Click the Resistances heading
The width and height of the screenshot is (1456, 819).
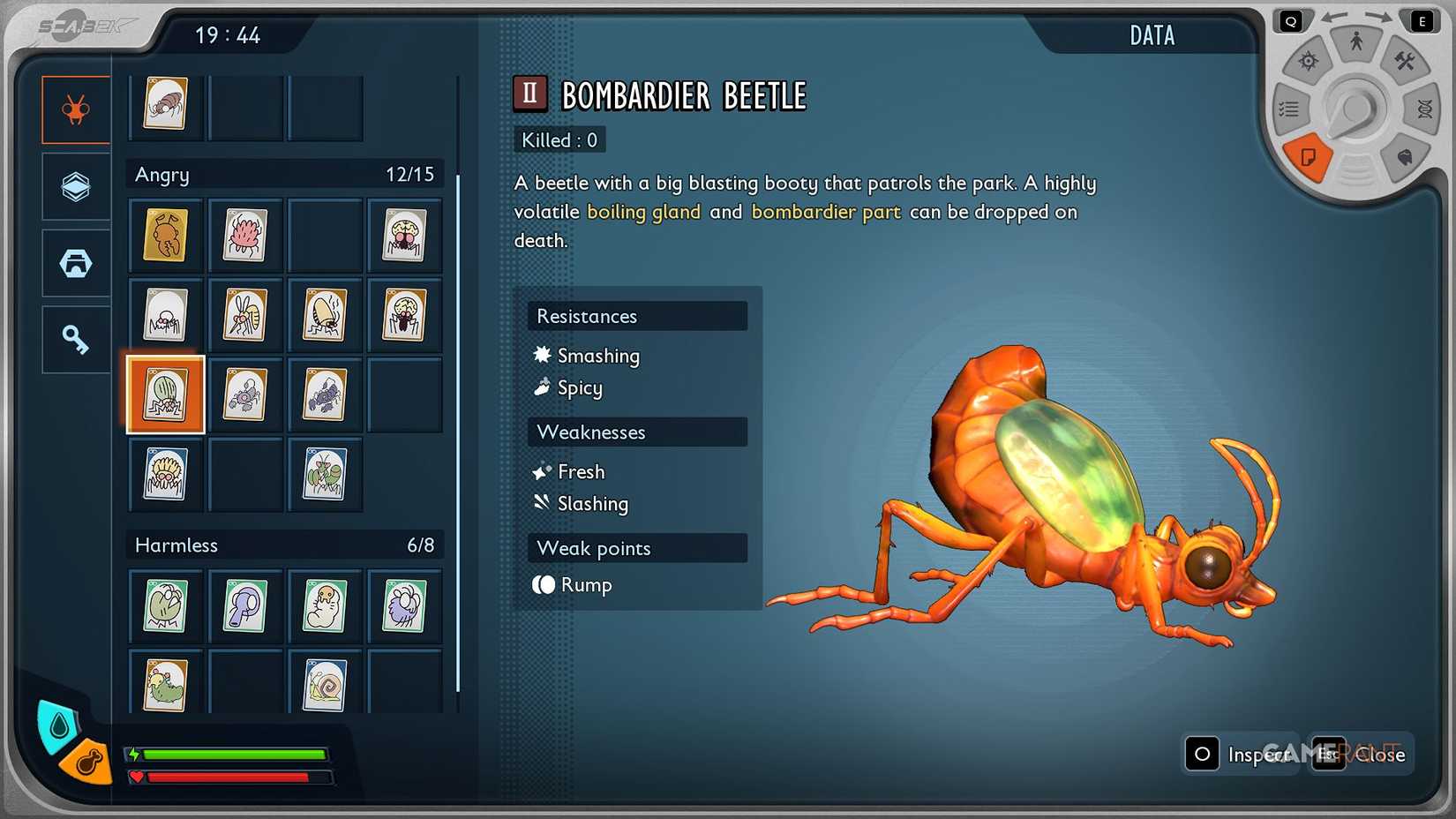point(637,315)
